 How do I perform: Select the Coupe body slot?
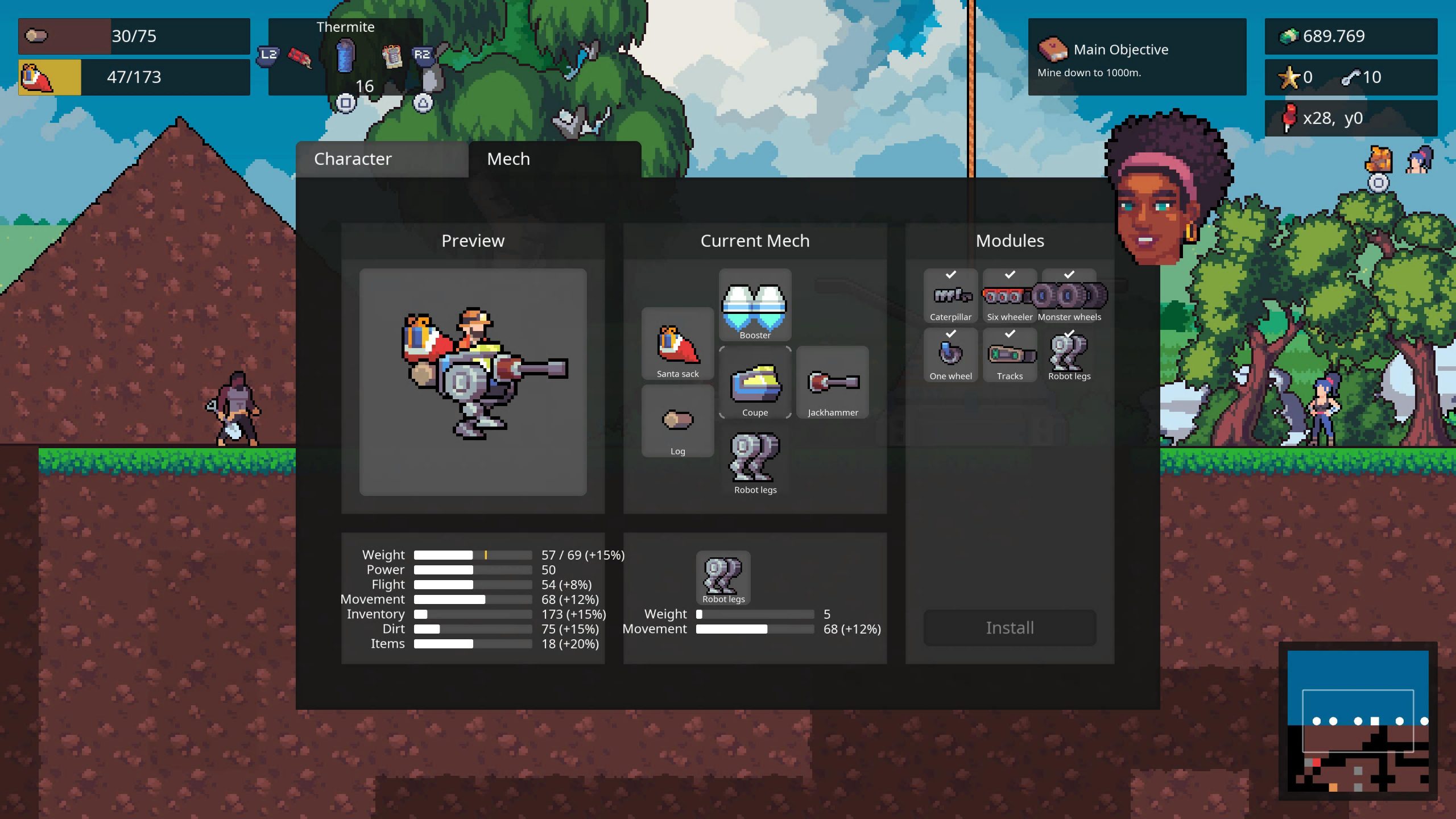coord(755,383)
